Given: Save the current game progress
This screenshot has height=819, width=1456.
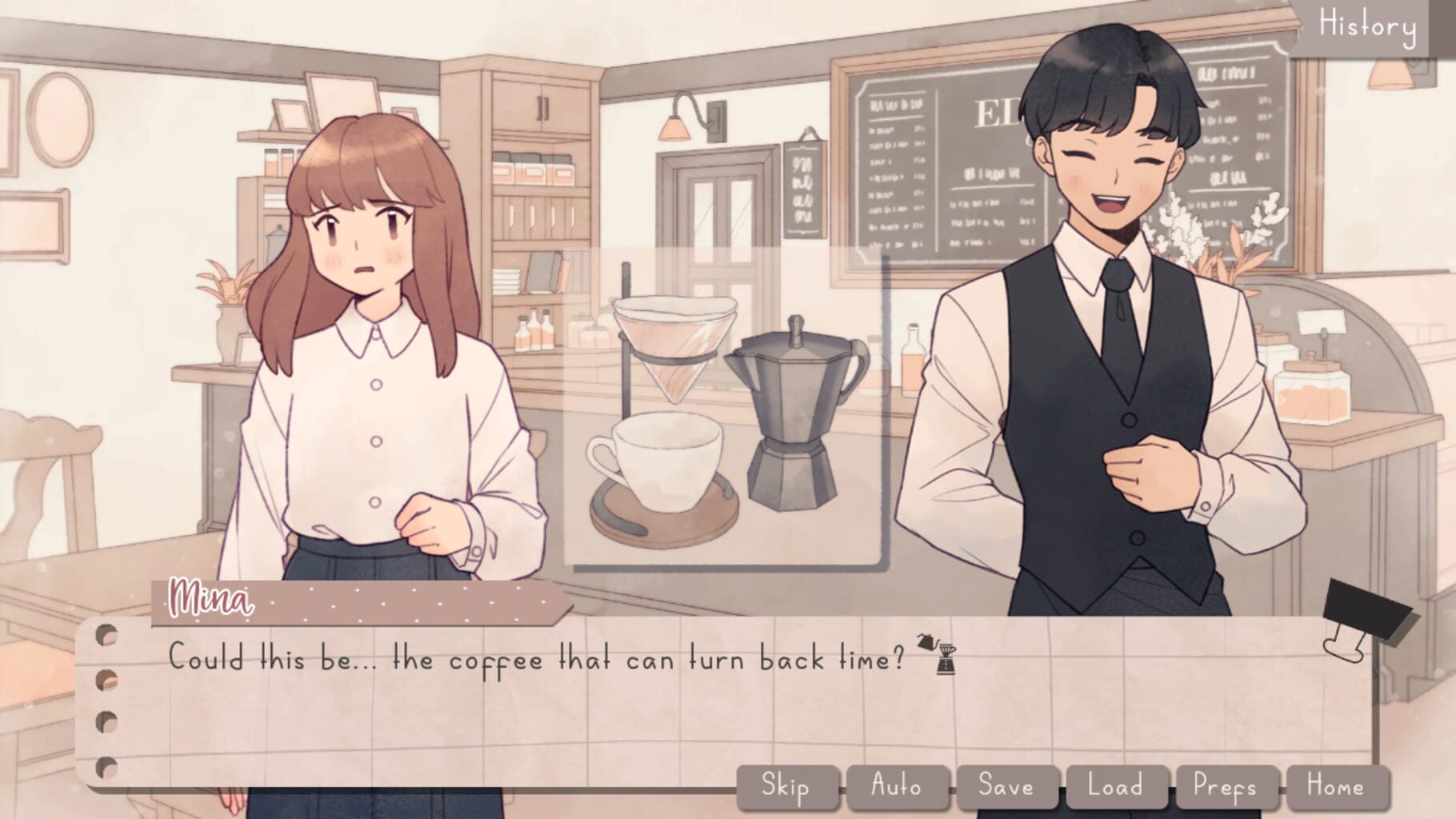Looking at the screenshot, I should 1009,786.
